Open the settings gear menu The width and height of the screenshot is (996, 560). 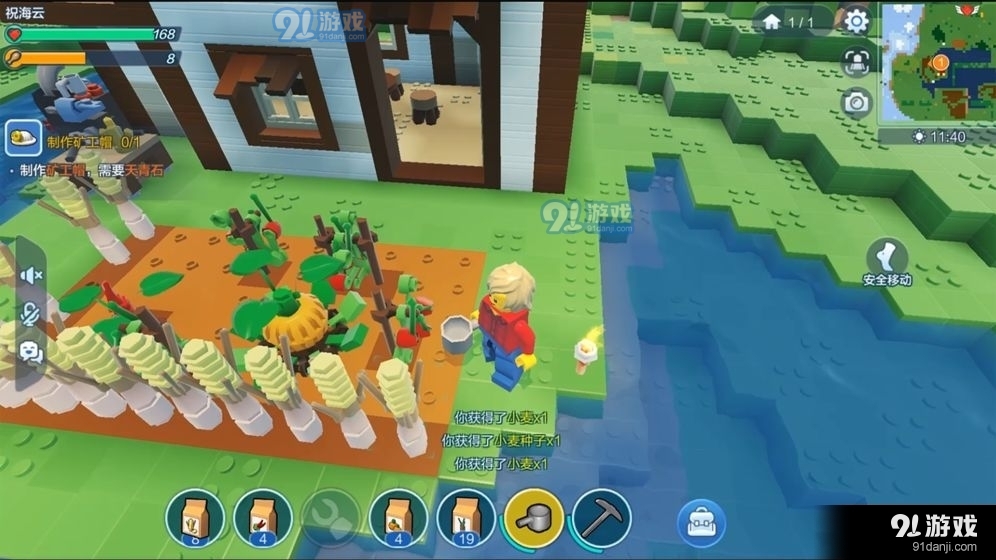[x=855, y=21]
